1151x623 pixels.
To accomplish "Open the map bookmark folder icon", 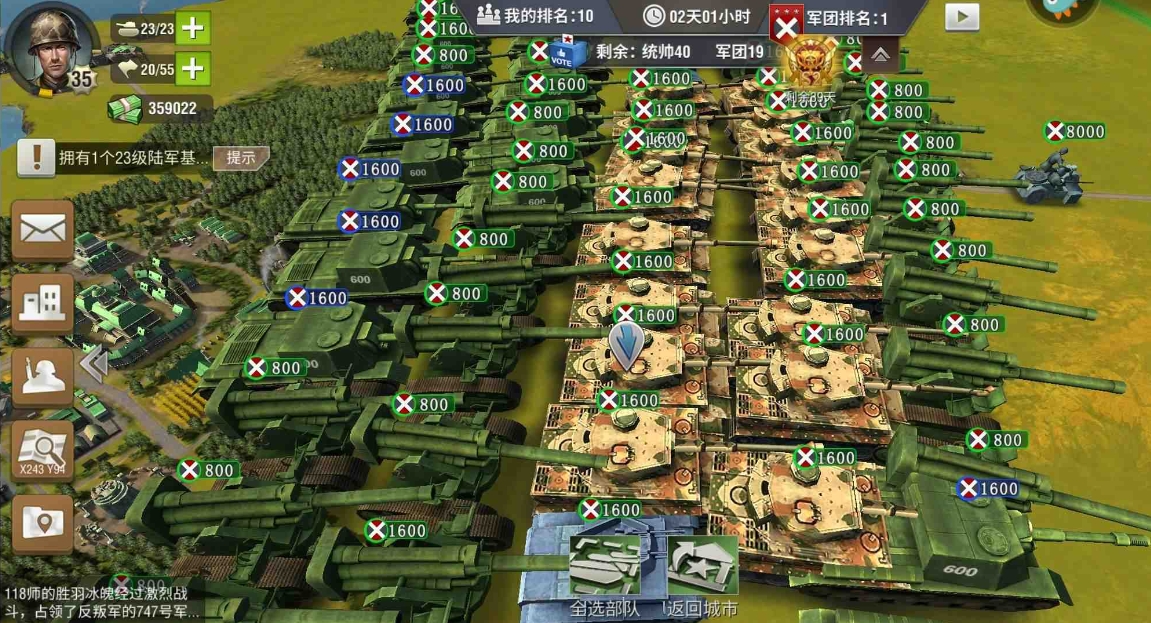I will 42,522.
